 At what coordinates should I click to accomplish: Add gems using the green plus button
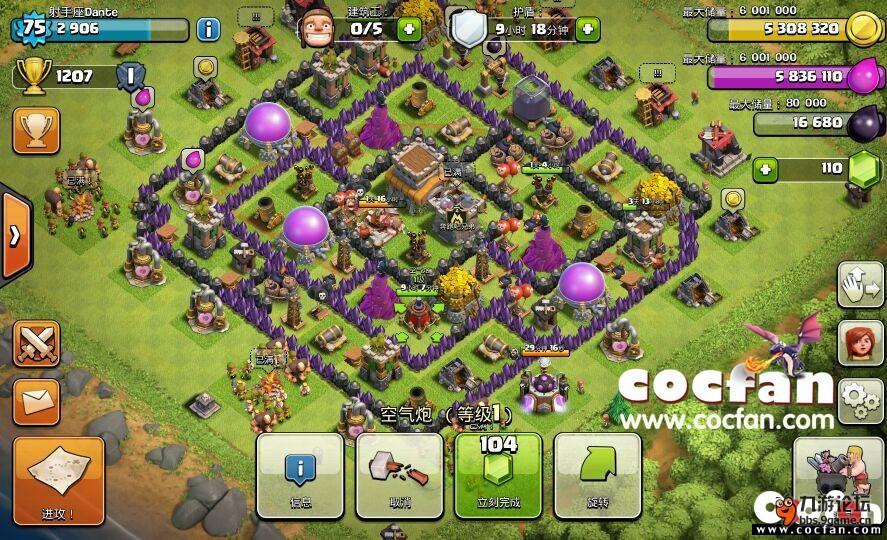(x=766, y=169)
